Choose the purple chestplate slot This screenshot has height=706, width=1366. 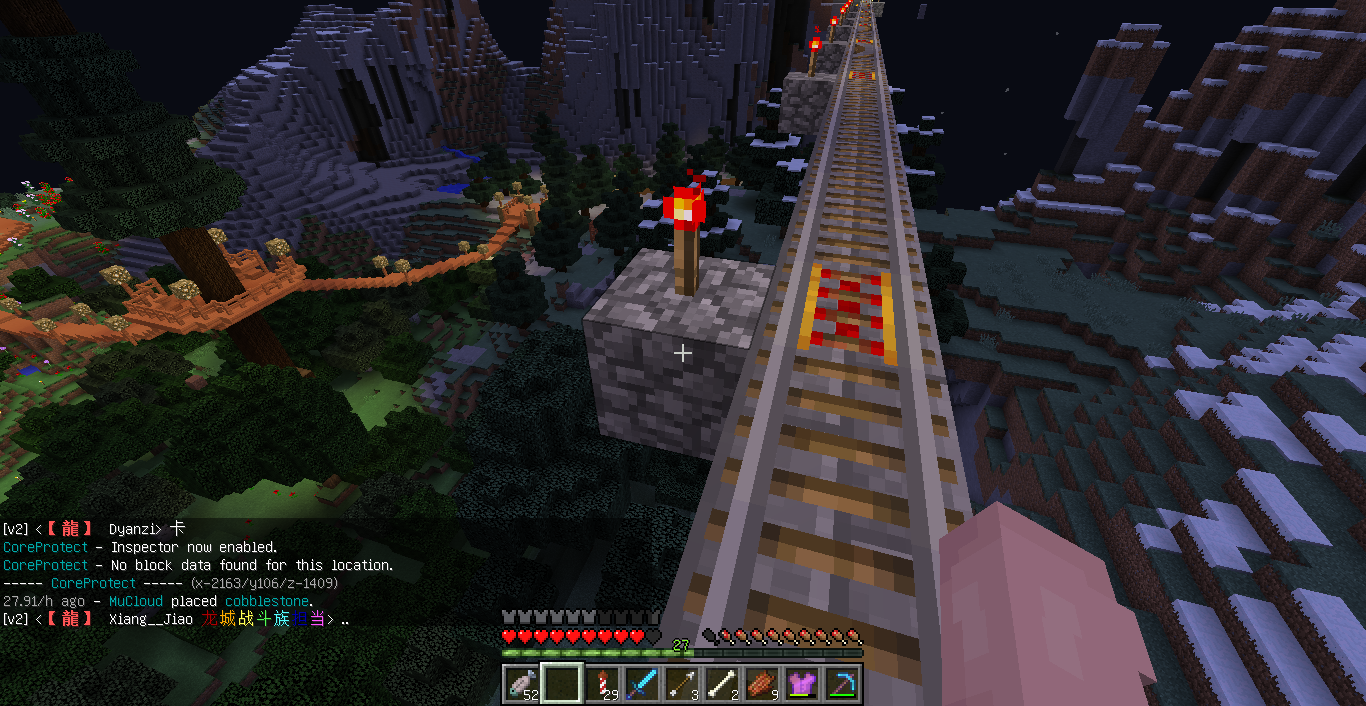802,683
